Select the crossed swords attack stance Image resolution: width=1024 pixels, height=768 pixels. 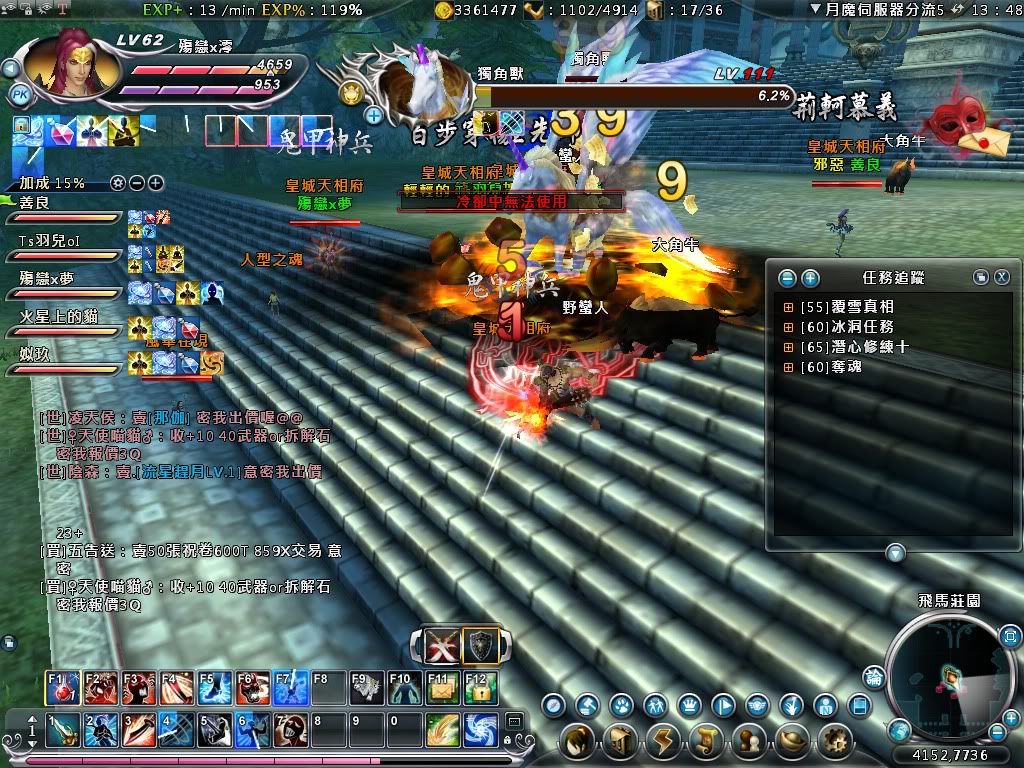[x=442, y=645]
